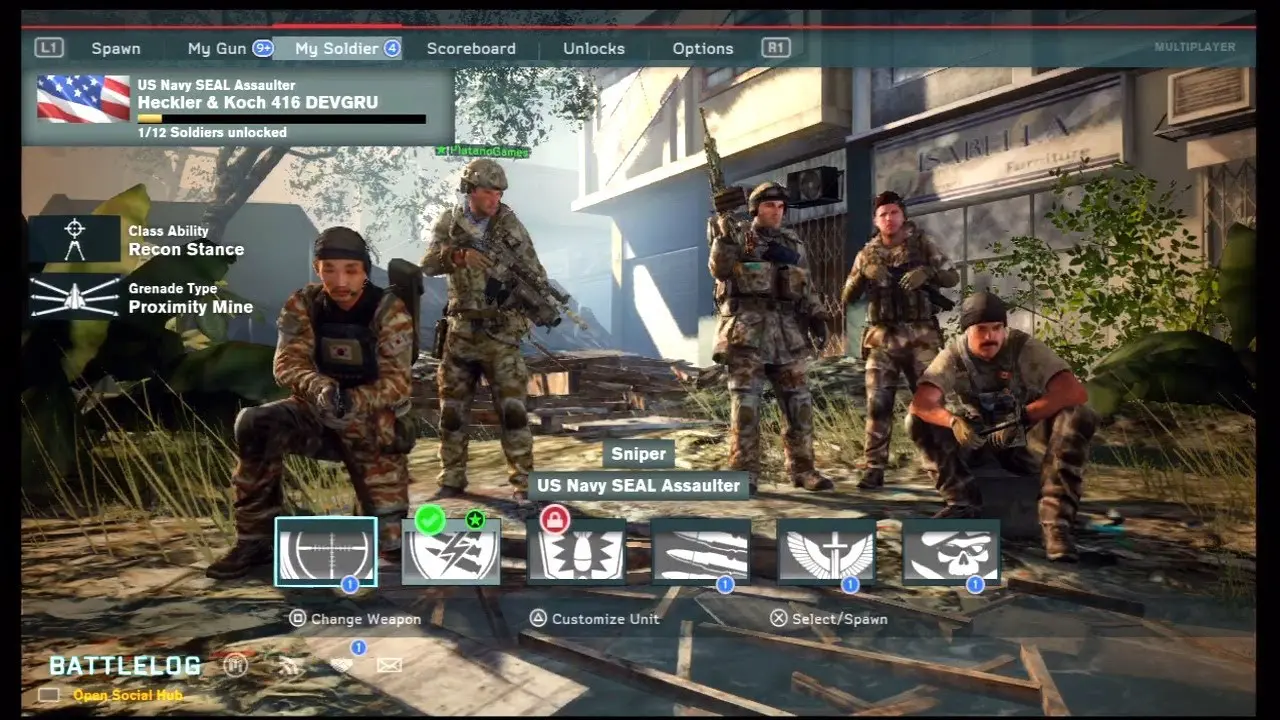Open the Battlelog feed signal icon
The width and height of the screenshot is (1280, 720).
290,665
